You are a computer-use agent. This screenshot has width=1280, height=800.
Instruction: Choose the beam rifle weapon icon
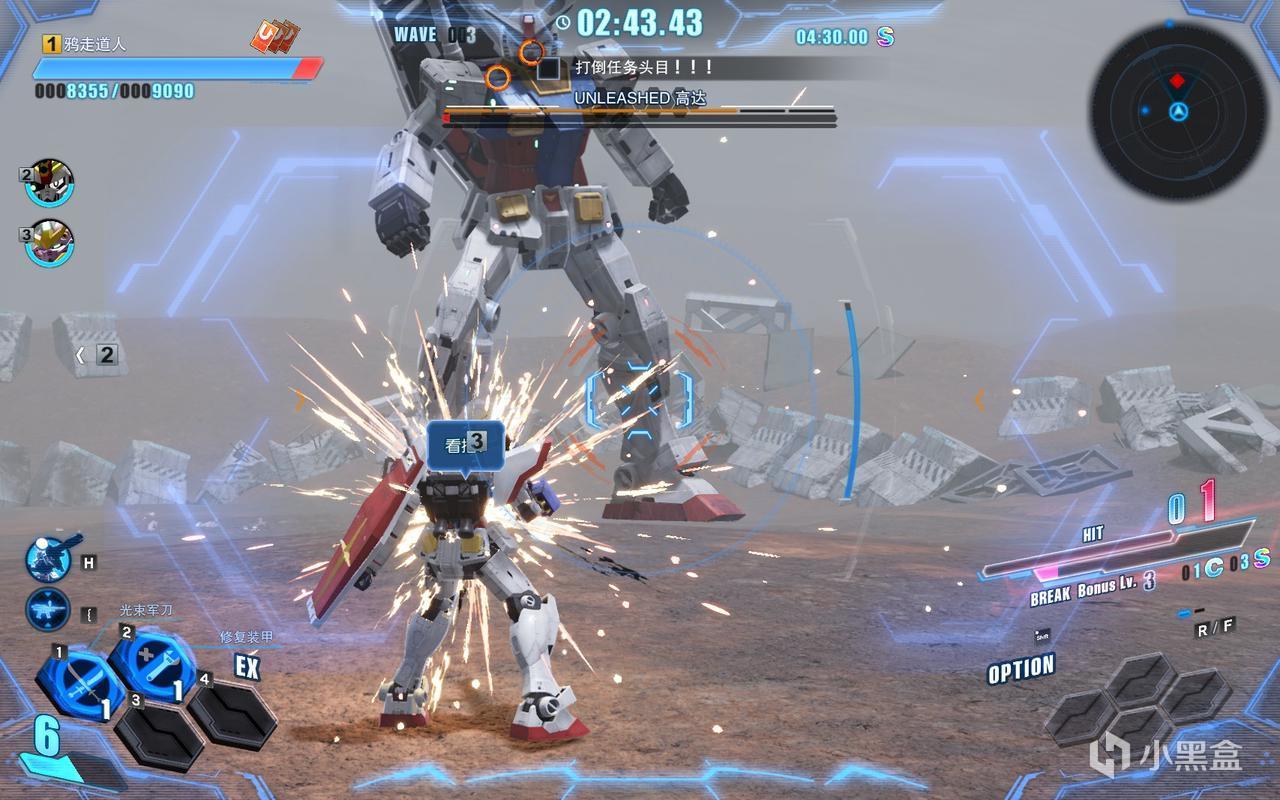48,609
